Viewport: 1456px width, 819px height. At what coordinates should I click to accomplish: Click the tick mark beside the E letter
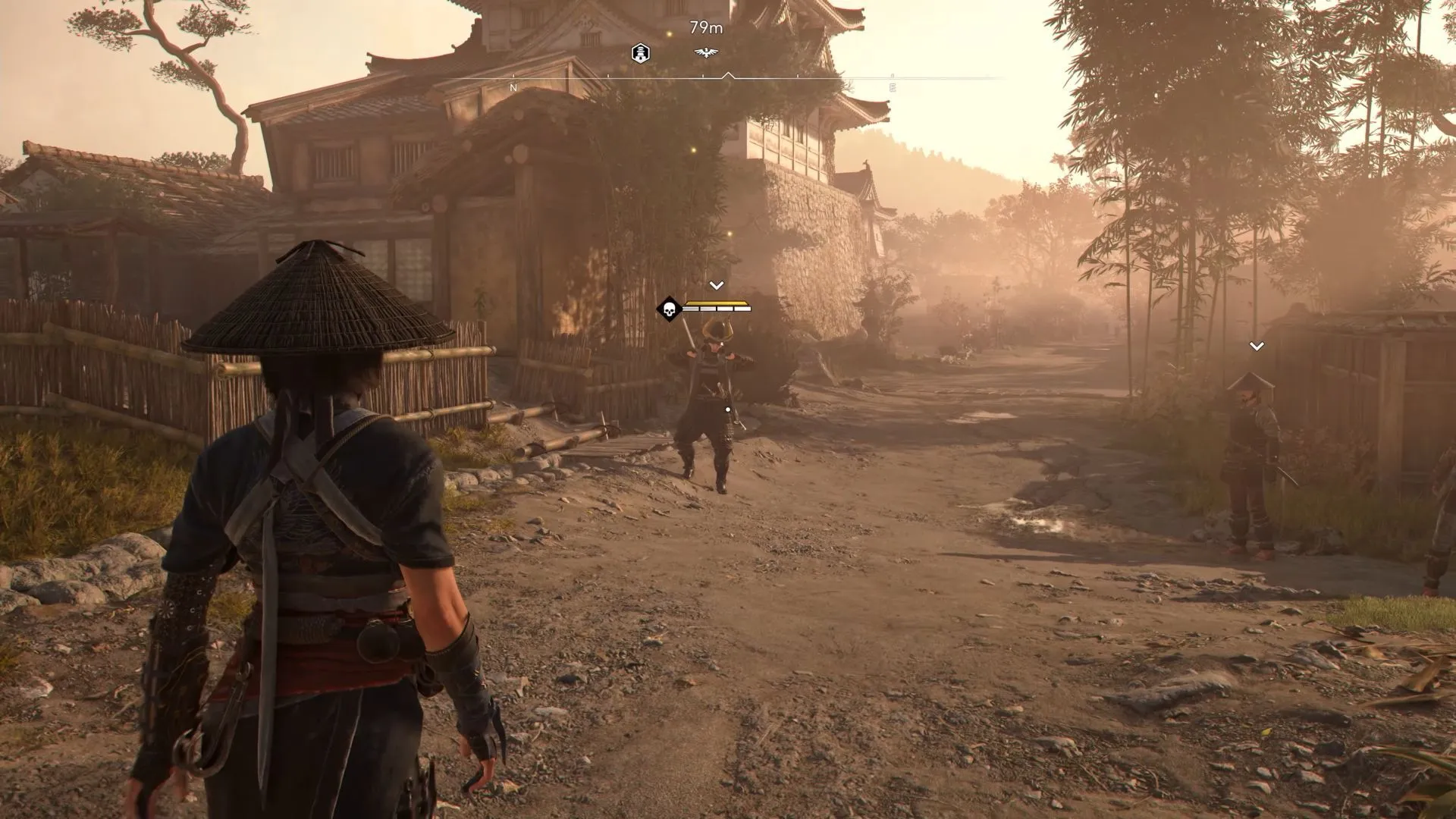click(891, 74)
